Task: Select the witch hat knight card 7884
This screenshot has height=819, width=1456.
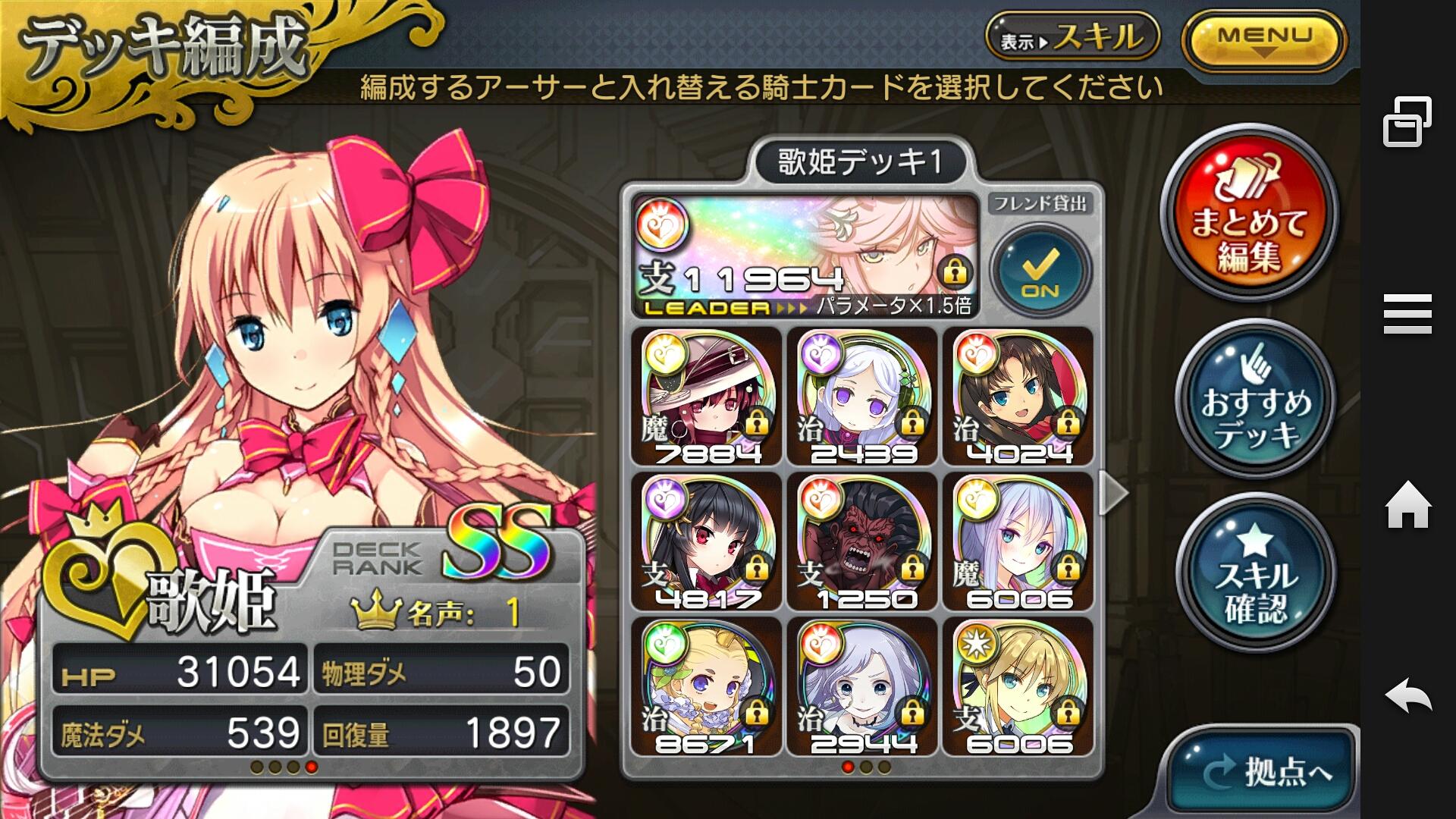Action: pos(707,397)
